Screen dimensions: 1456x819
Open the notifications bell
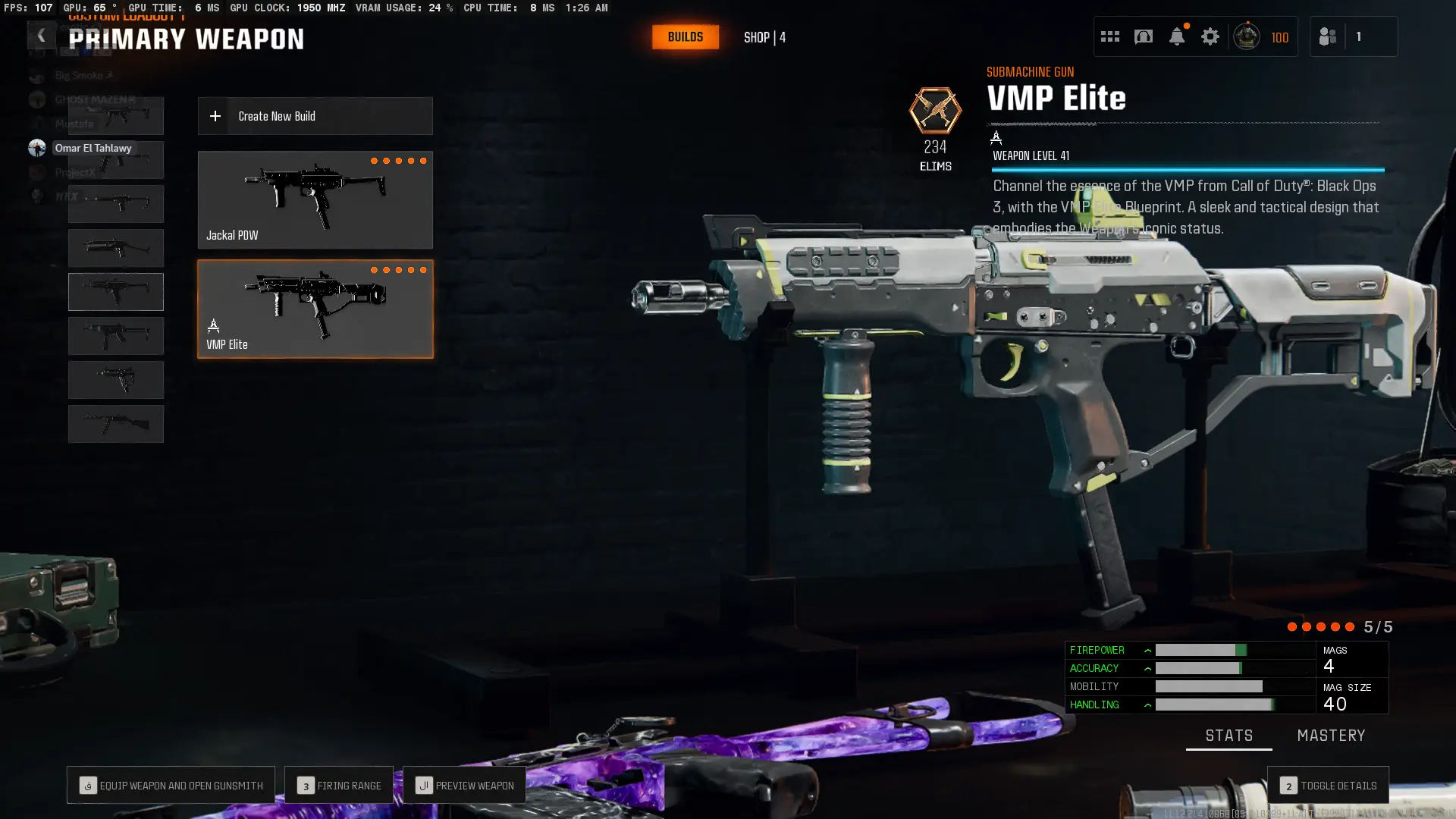[x=1177, y=36]
